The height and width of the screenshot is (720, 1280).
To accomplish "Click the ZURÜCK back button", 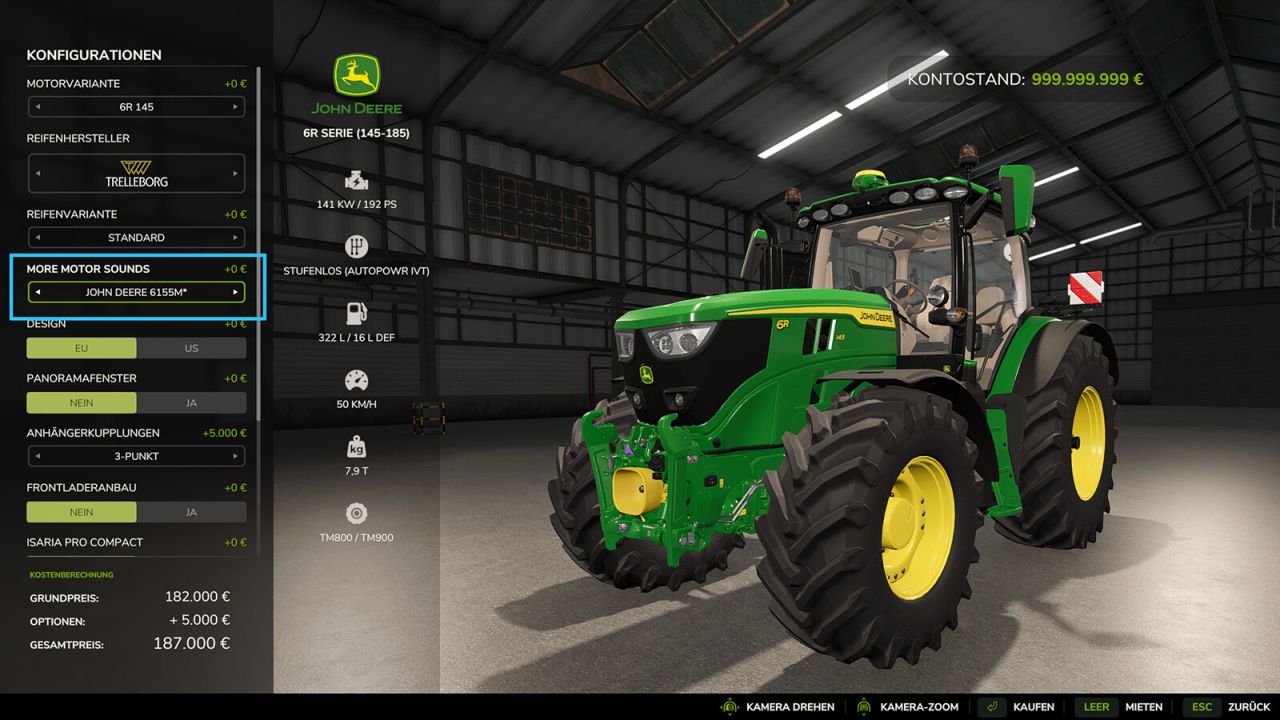I will 1247,706.
